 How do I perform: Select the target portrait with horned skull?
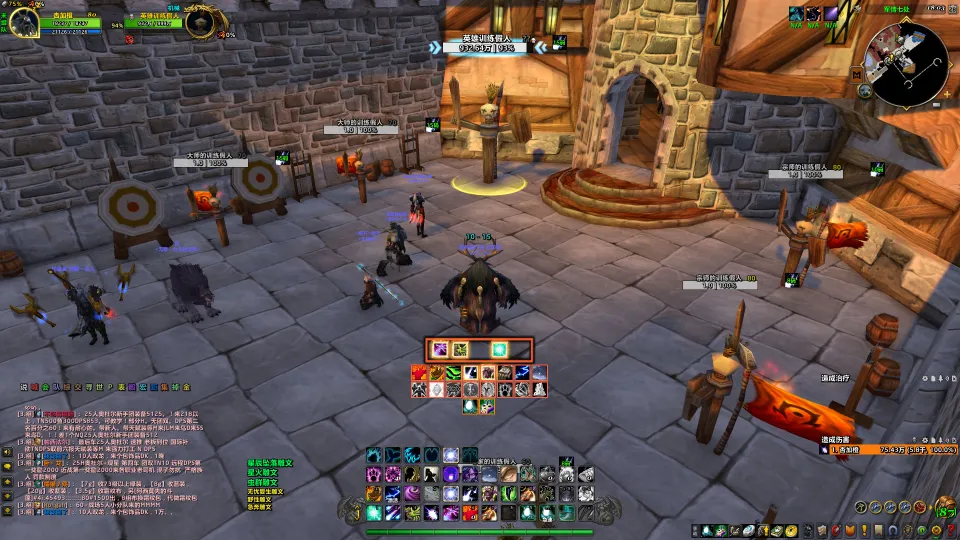pos(201,22)
